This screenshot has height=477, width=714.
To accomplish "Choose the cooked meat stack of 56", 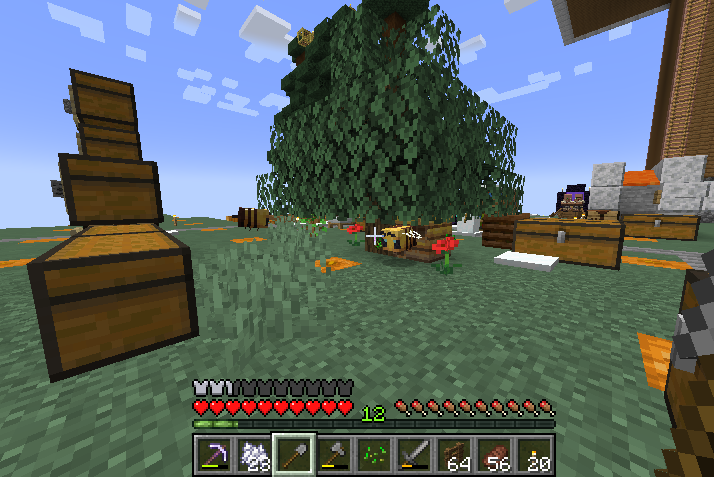I will (x=493, y=455).
